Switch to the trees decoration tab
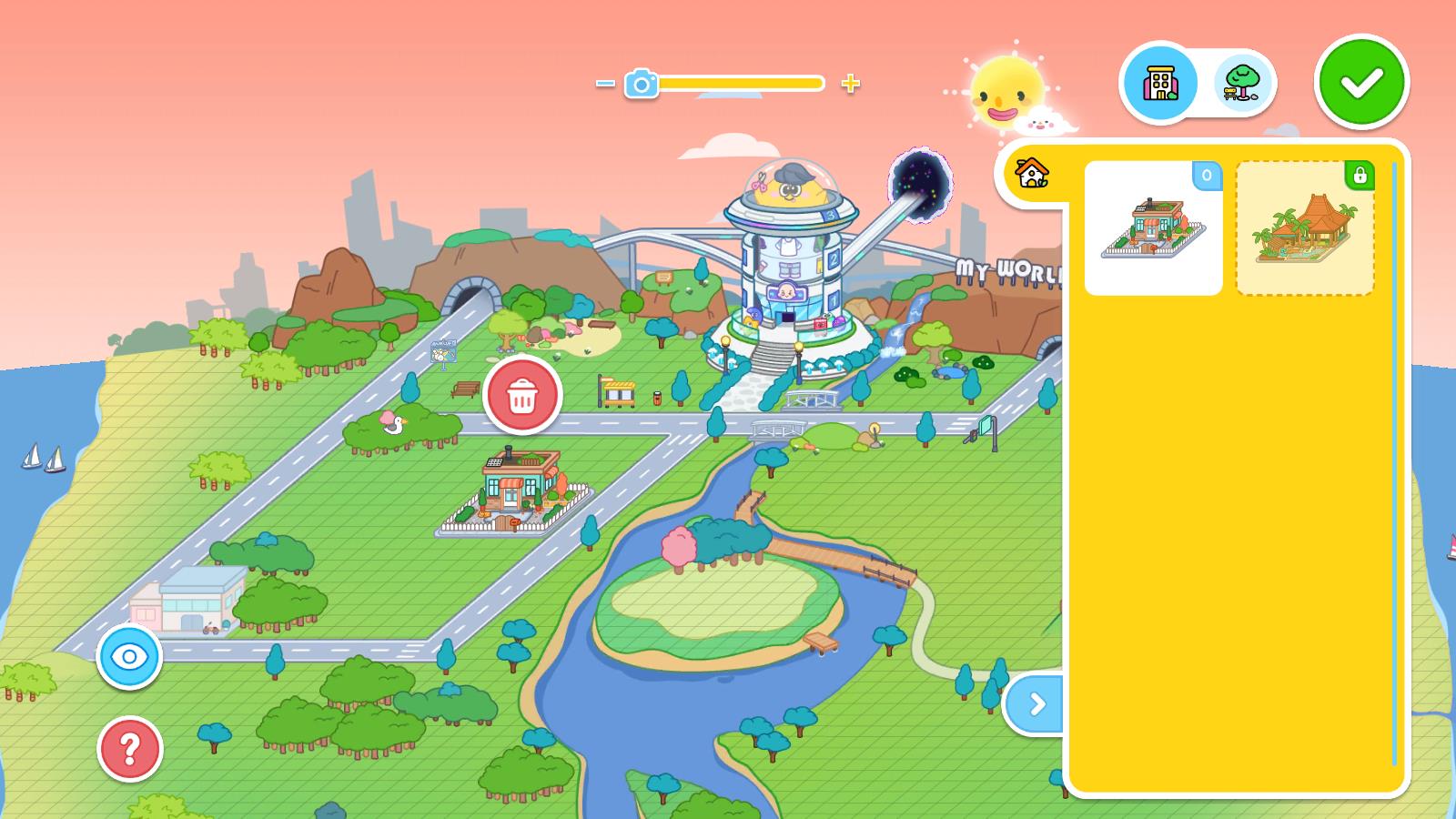Screen dimensions: 1456x819 [1242, 83]
